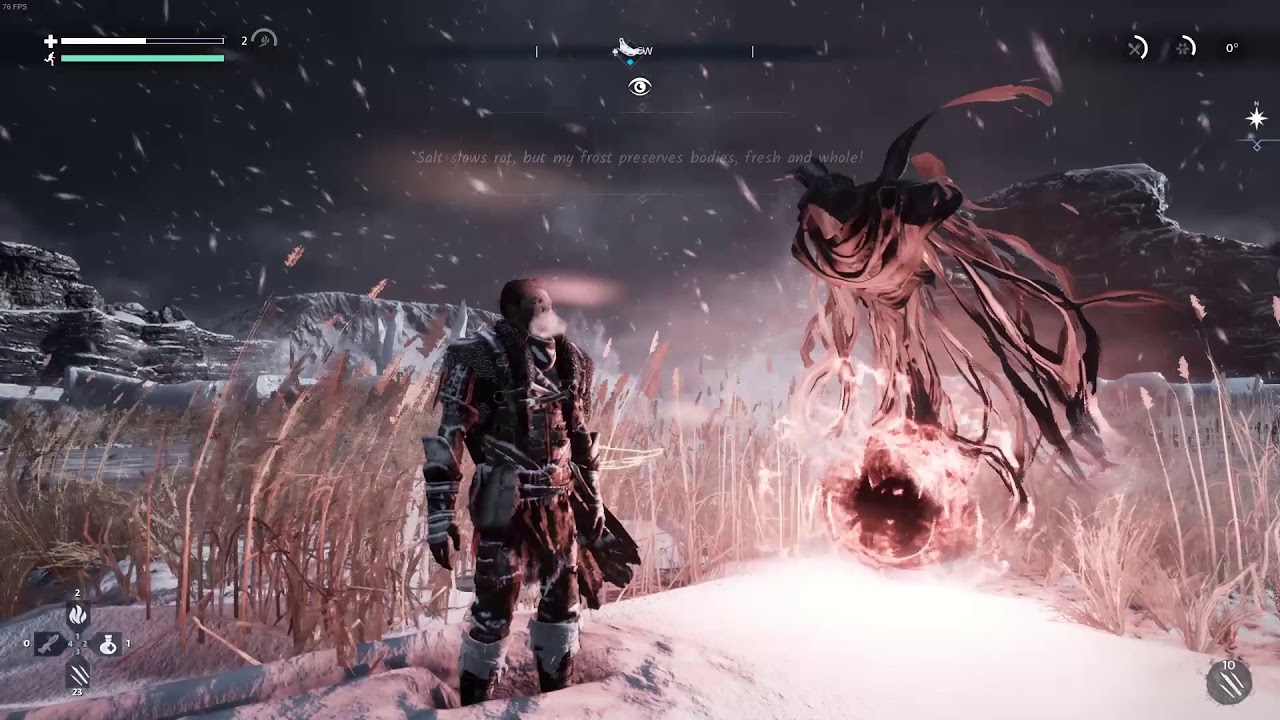Select the torch flame icon in the quick-select wheel
Viewport: 1280px width, 720px height.
[x=77, y=614]
